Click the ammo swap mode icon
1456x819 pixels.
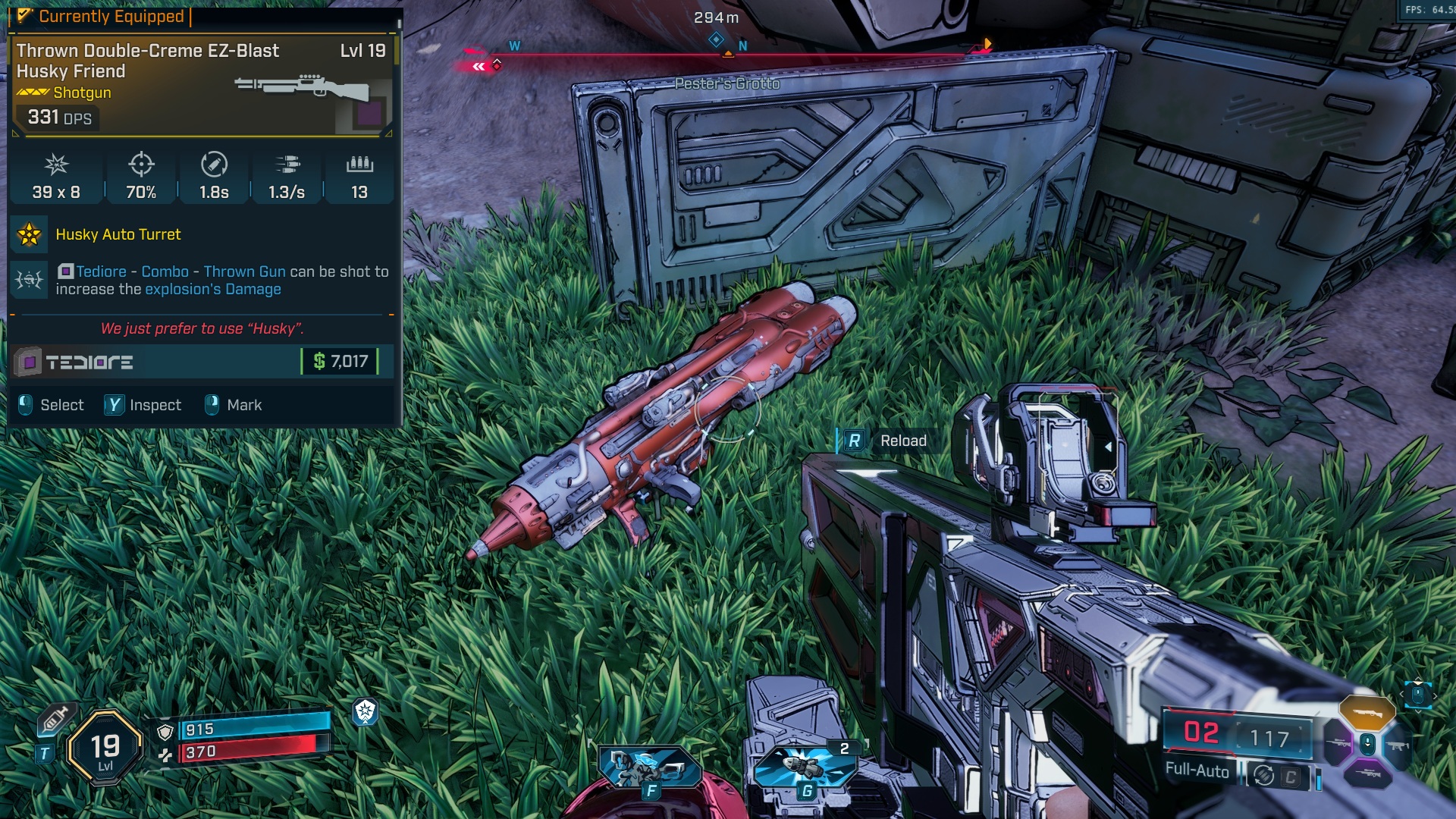[1263, 775]
